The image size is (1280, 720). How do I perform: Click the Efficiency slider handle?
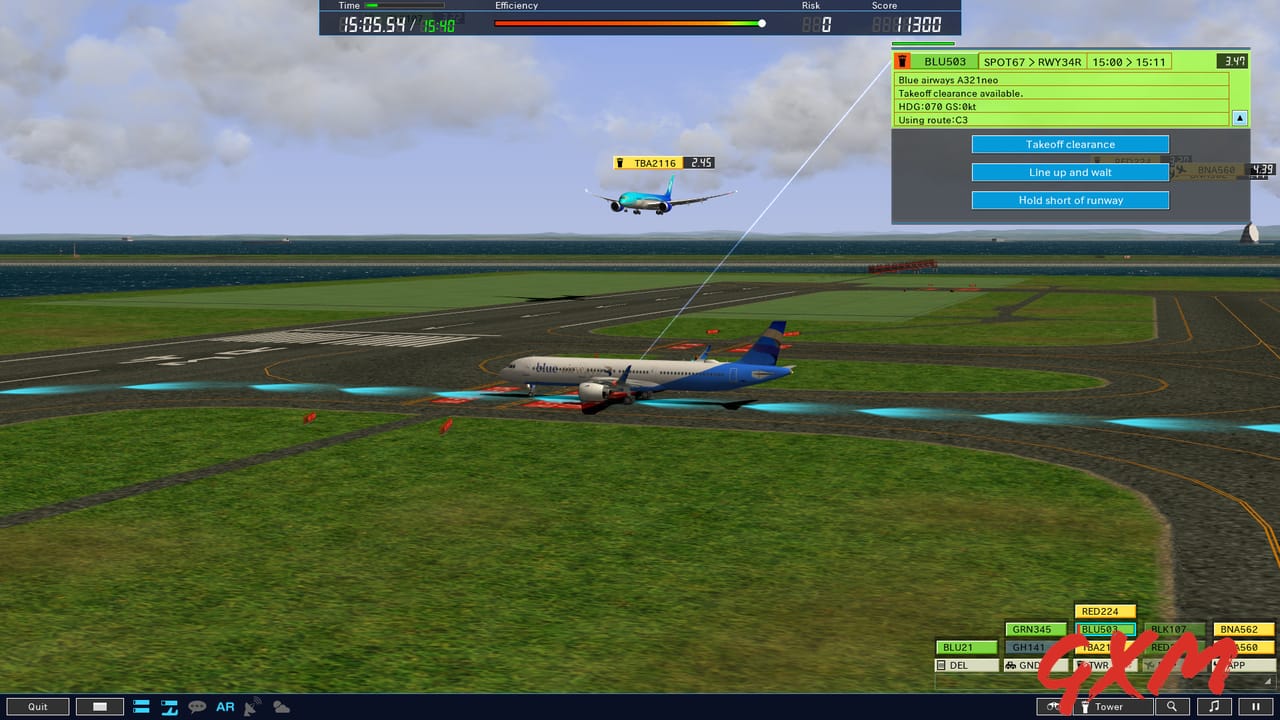(x=761, y=23)
